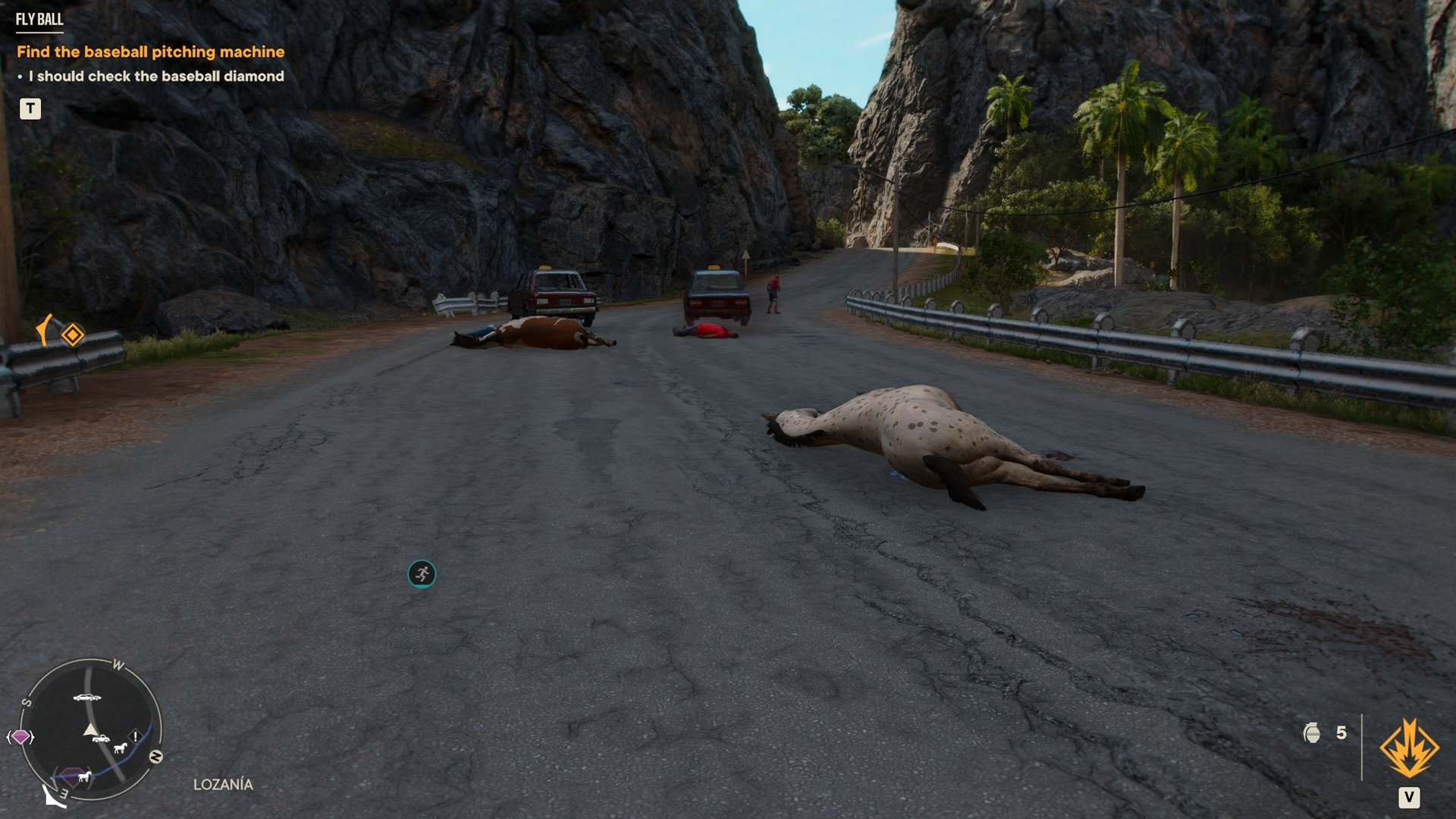Click the sedan car icon on minimap

point(86,697)
